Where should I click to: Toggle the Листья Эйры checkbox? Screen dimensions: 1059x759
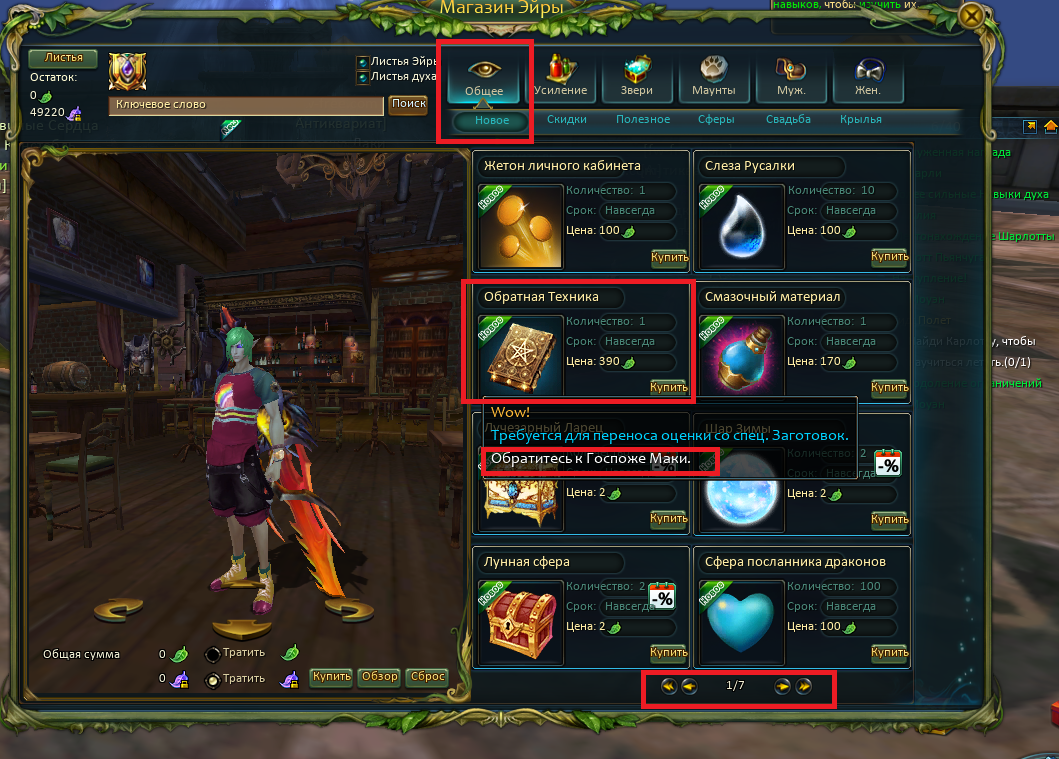pyautogui.click(x=362, y=61)
